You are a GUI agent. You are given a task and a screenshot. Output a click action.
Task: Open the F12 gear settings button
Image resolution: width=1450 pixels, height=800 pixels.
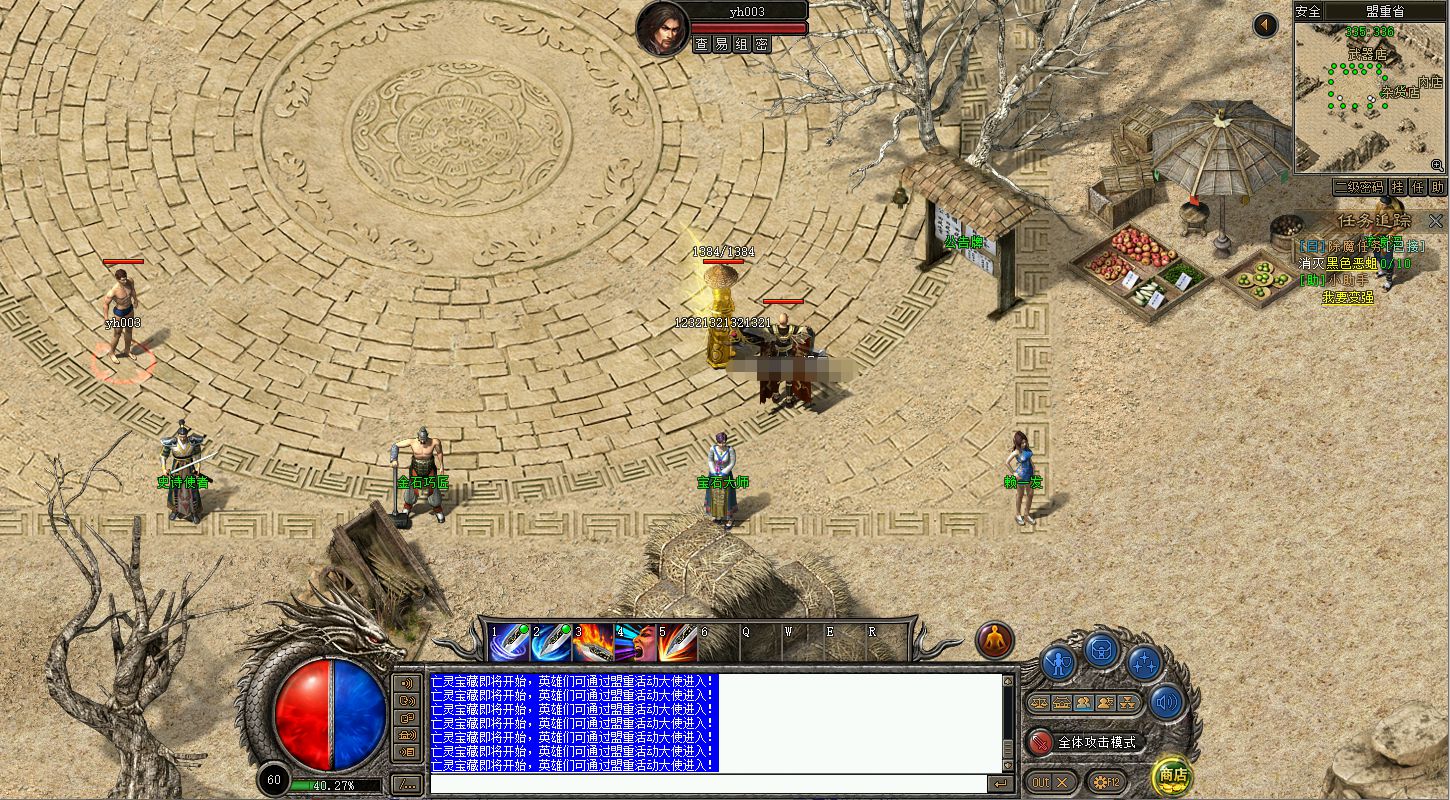tap(1108, 782)
